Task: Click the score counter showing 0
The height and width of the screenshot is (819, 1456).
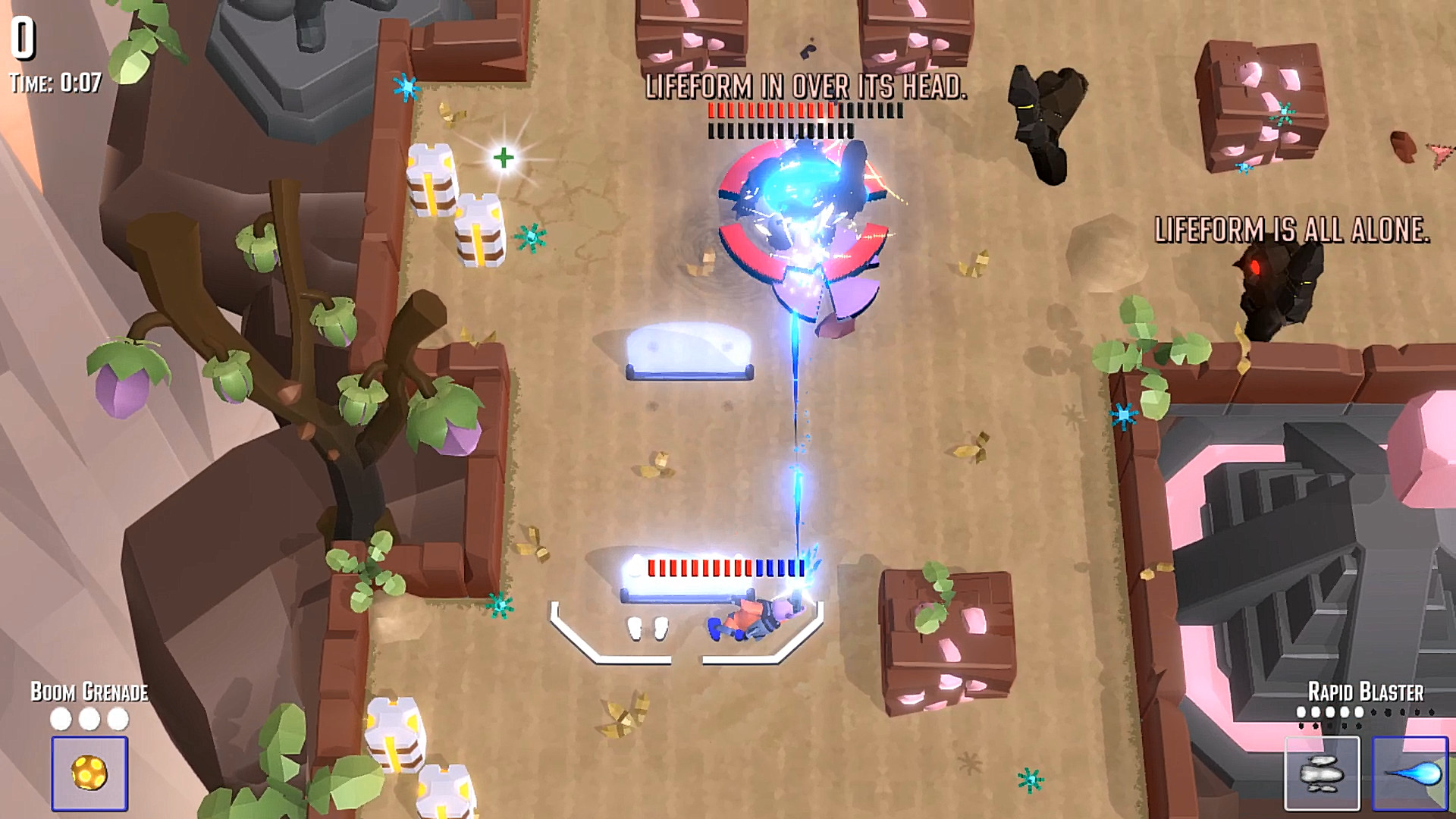Action: pyautogui.click(x=22, y=36)
